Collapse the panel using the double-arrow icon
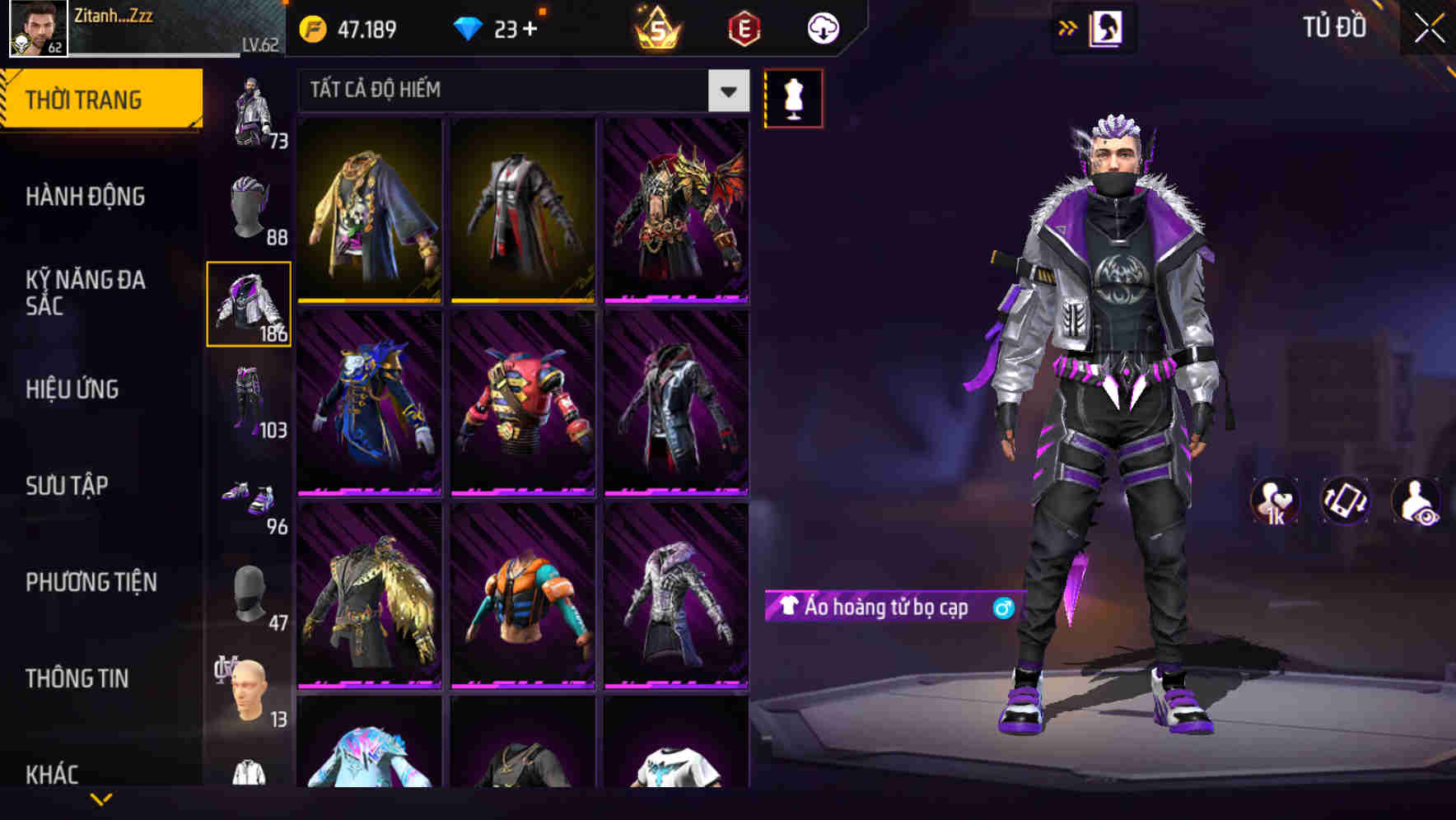 click(x=1068, y=27)
